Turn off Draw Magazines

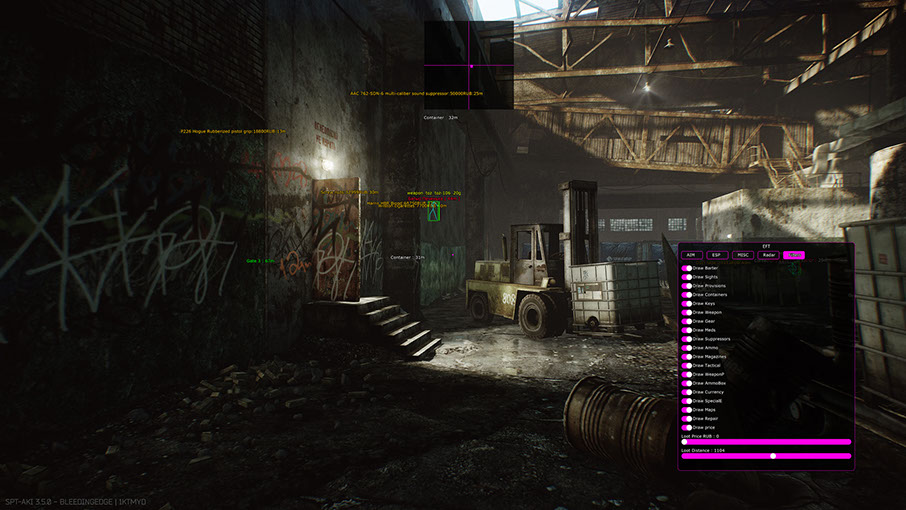[x=687, y=357]
